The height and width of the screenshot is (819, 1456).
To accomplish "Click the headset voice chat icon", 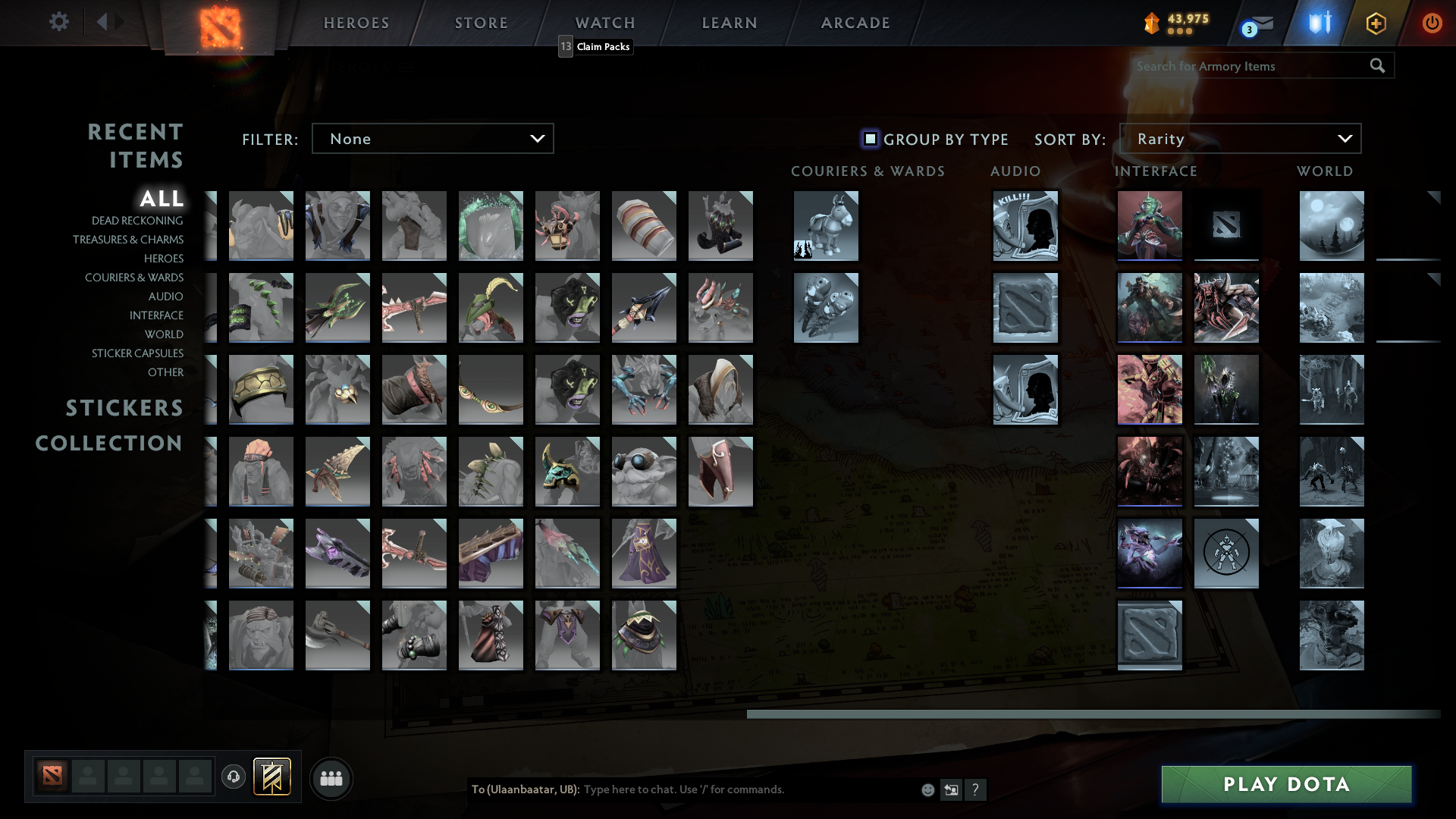I will point(234,777).
